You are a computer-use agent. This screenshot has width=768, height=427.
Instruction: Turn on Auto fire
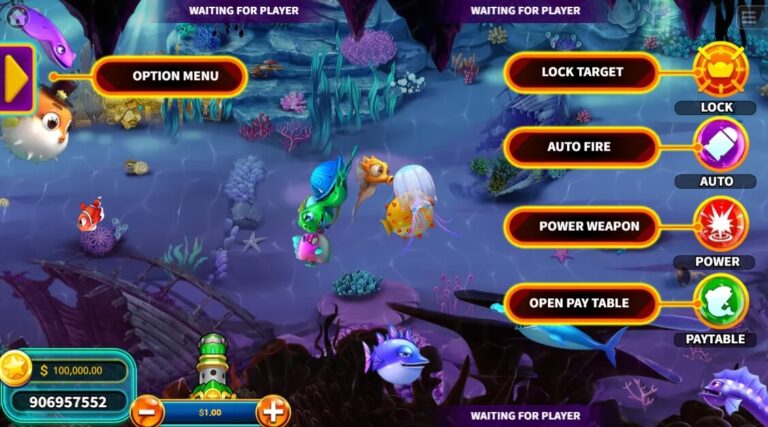720,145
